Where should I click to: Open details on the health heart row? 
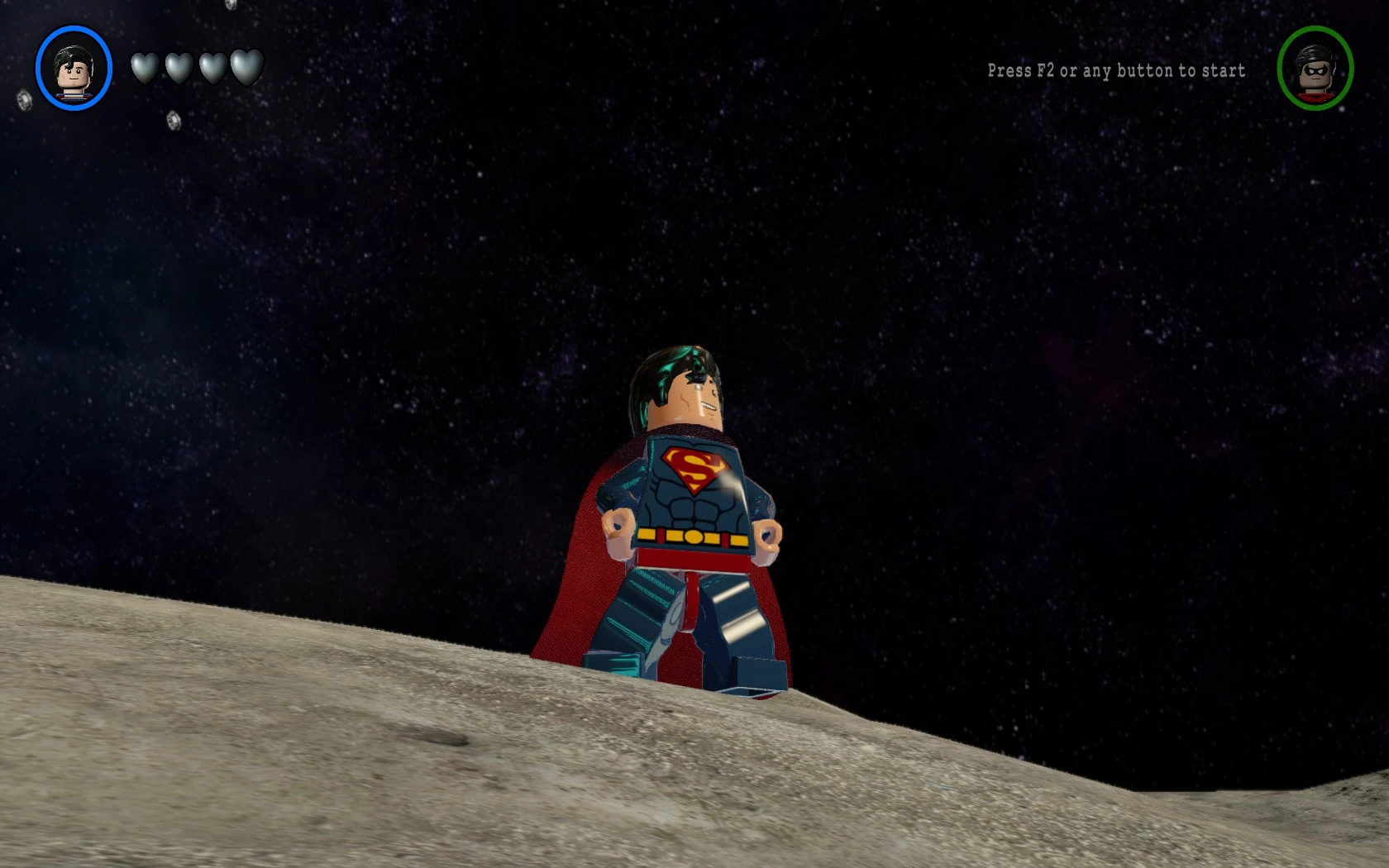click(195, 68)
